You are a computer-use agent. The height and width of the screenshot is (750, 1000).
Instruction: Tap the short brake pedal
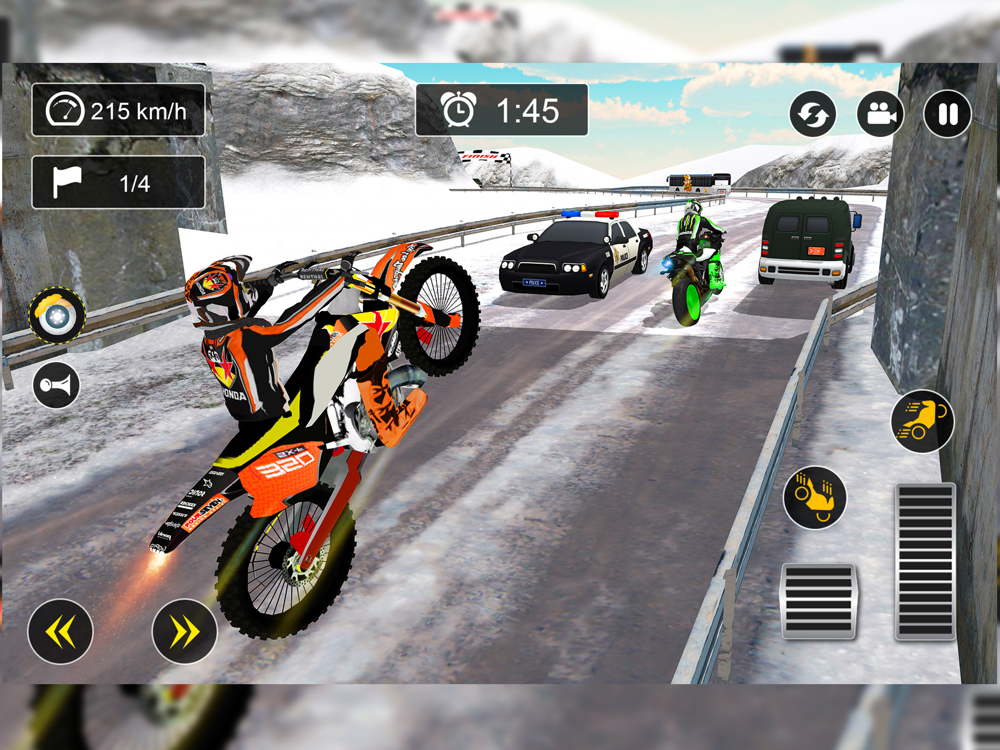818,601
